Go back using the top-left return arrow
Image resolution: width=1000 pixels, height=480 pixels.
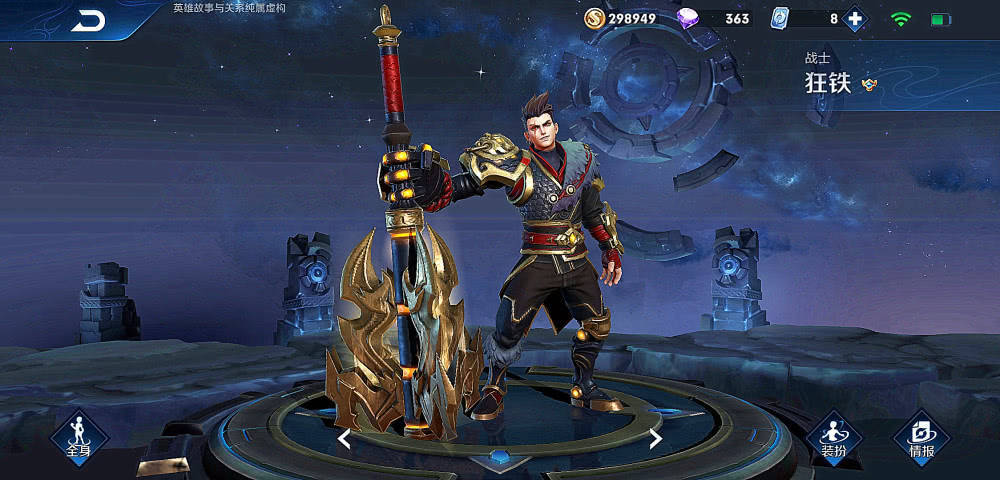pyautogui.click(x=88, y=21)
